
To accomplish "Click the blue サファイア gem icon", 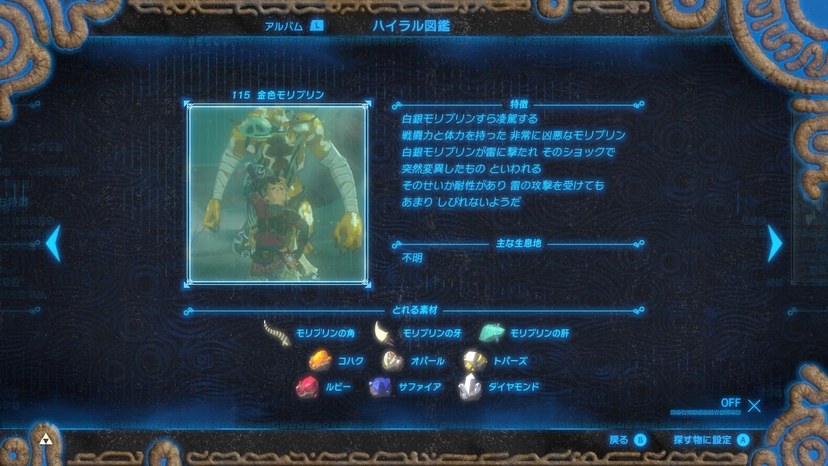I will click(380, 387).
